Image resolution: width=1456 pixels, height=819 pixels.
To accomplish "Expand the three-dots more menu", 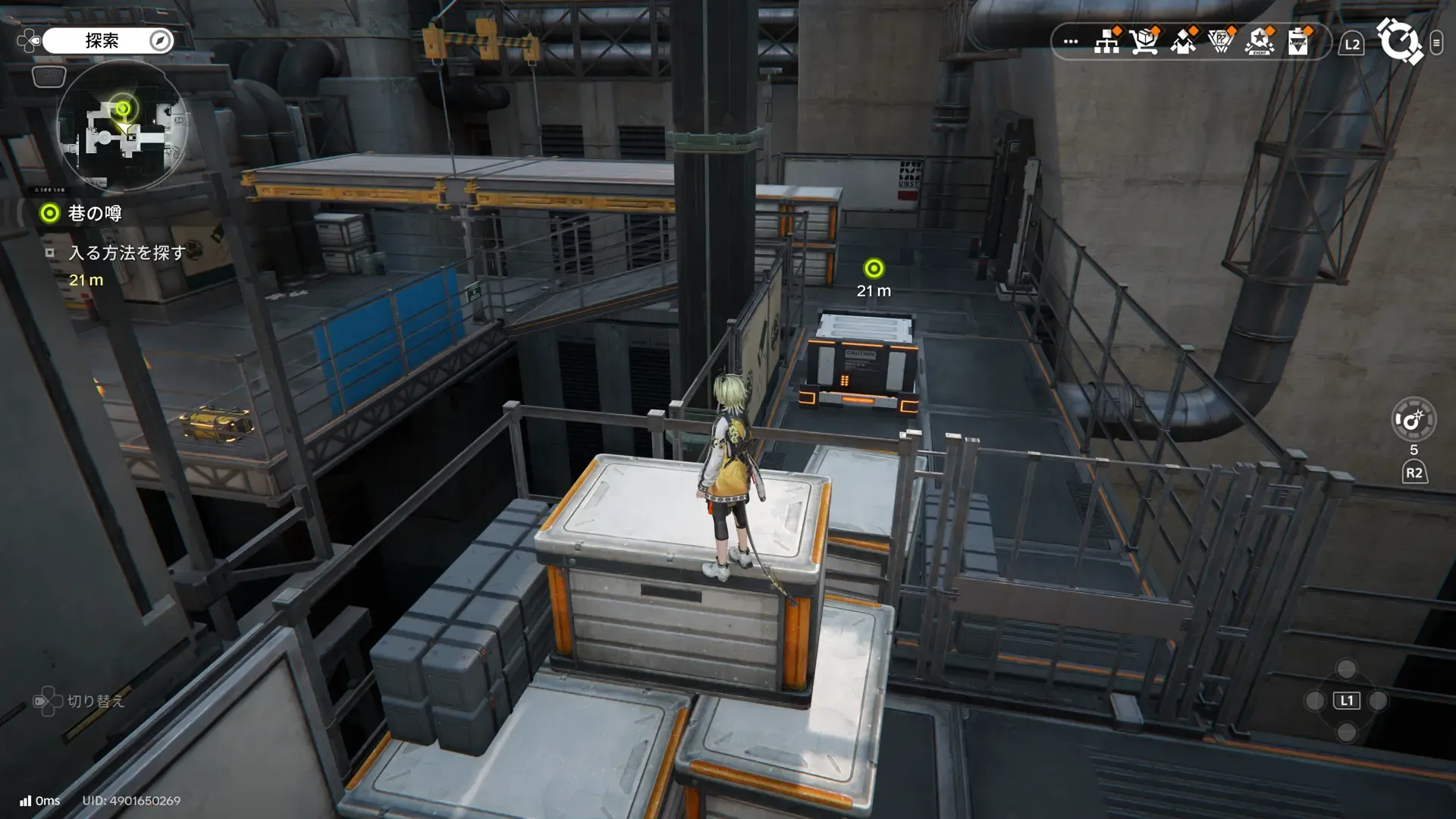I will (x=1071, y=42).
